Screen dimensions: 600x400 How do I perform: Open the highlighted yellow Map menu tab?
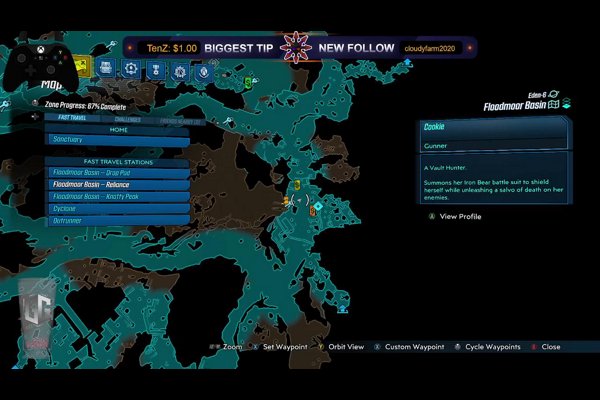click(83, 68)
